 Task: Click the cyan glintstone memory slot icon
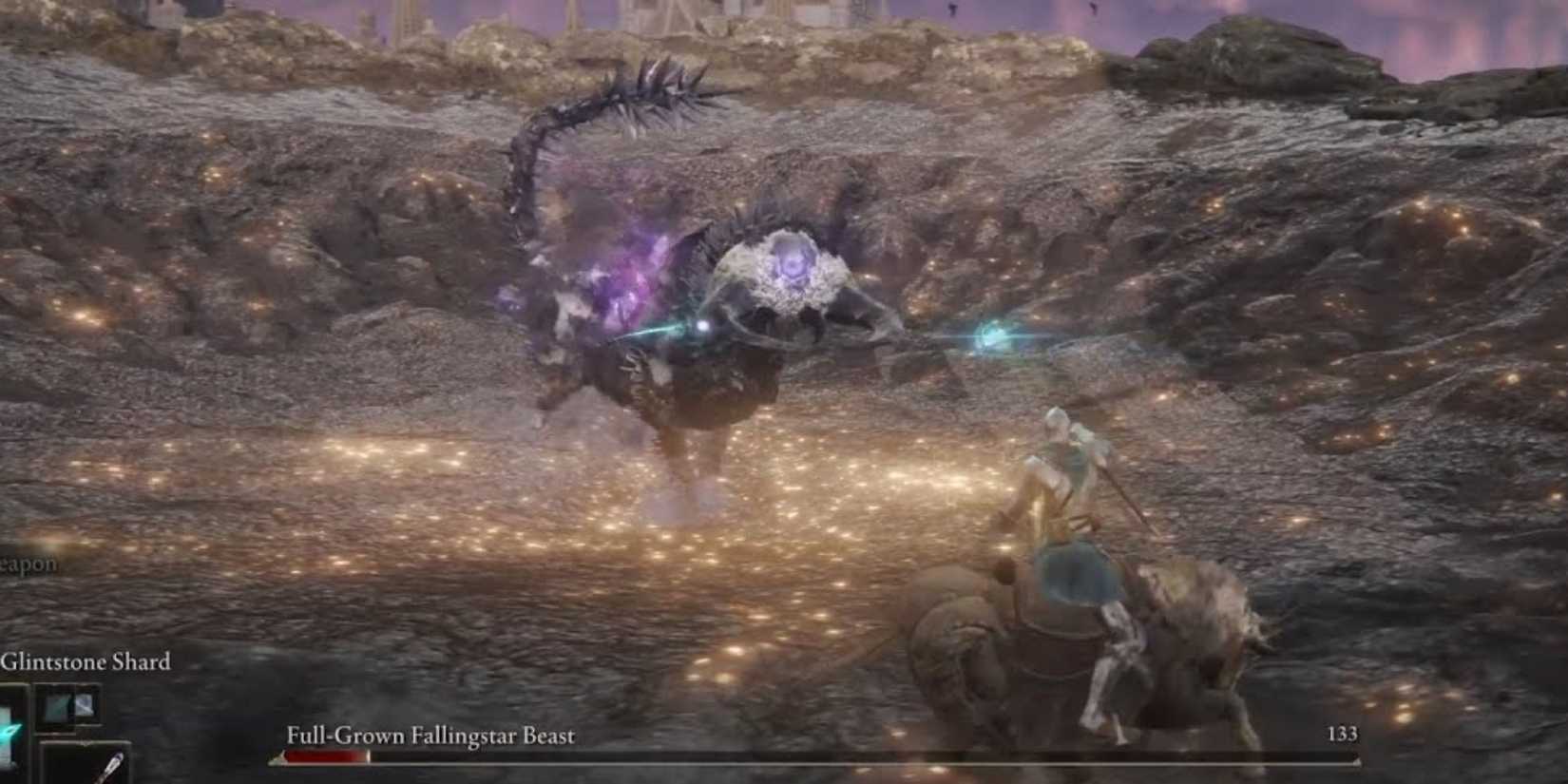pyautogui.click(x=8, y=732)
